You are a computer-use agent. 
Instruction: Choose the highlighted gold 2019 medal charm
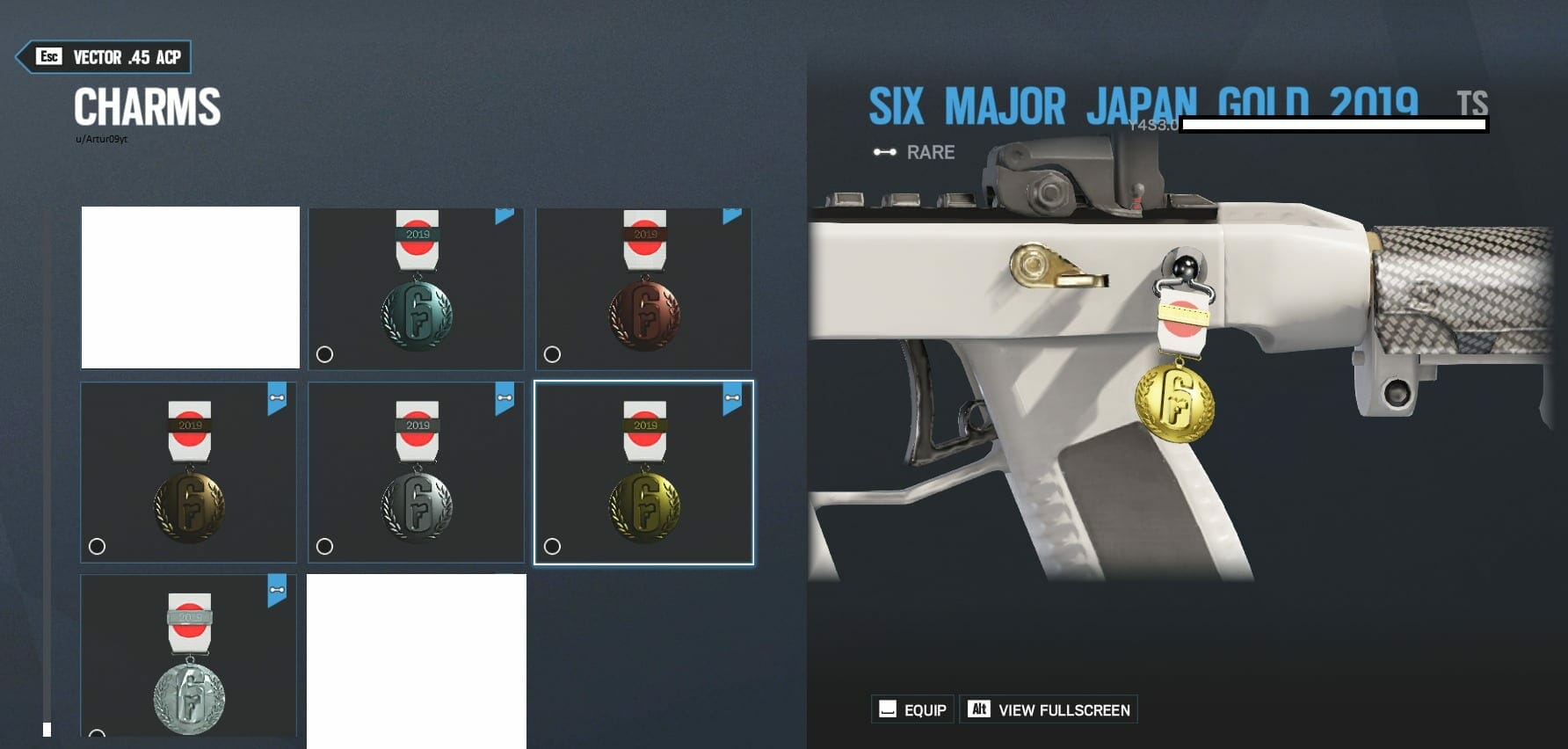(643, 472)
